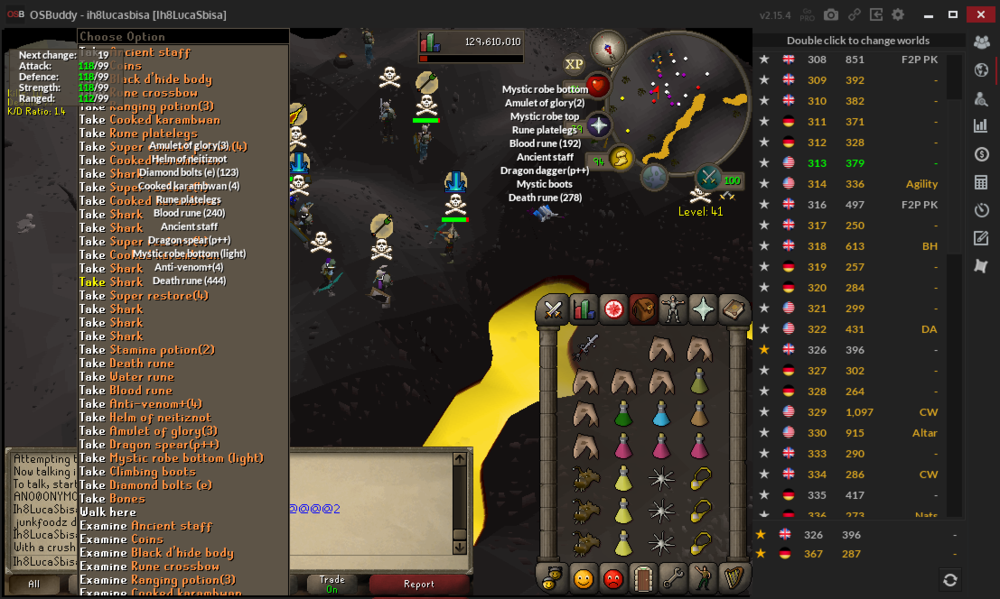Choose Take Climbing boots
This screenshot has width=1000, height=599.
click(x=138, y=471)
